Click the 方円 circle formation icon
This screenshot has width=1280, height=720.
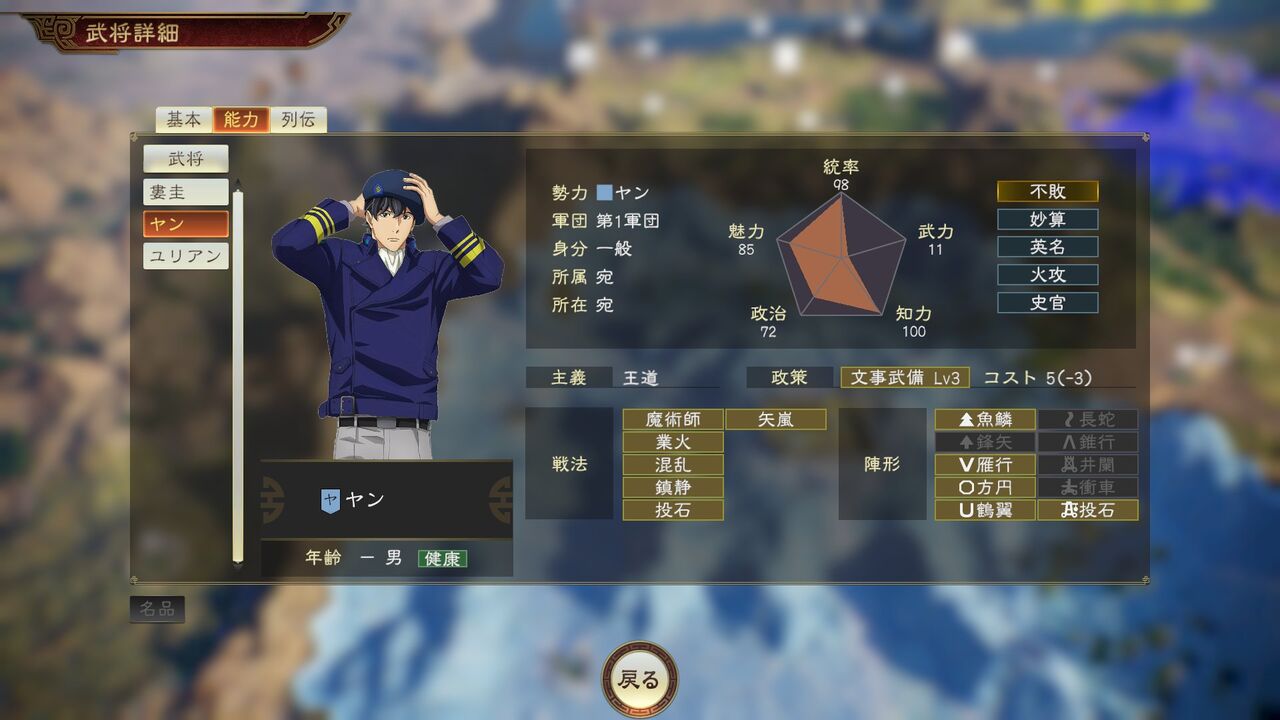[986, 488]
